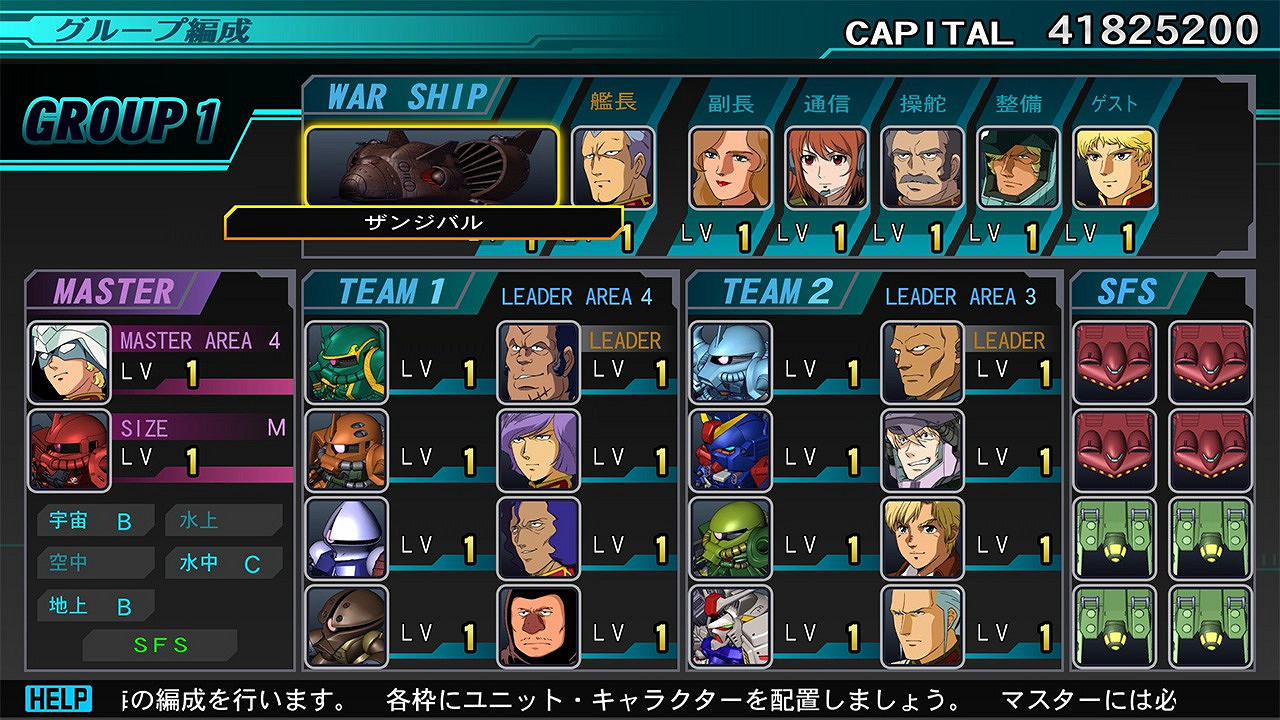Viewport: 1280px width, 720px height.
Task: Choose the mechanic (整備) helmeted crew portrait
Action: [x=1018, y=167]
